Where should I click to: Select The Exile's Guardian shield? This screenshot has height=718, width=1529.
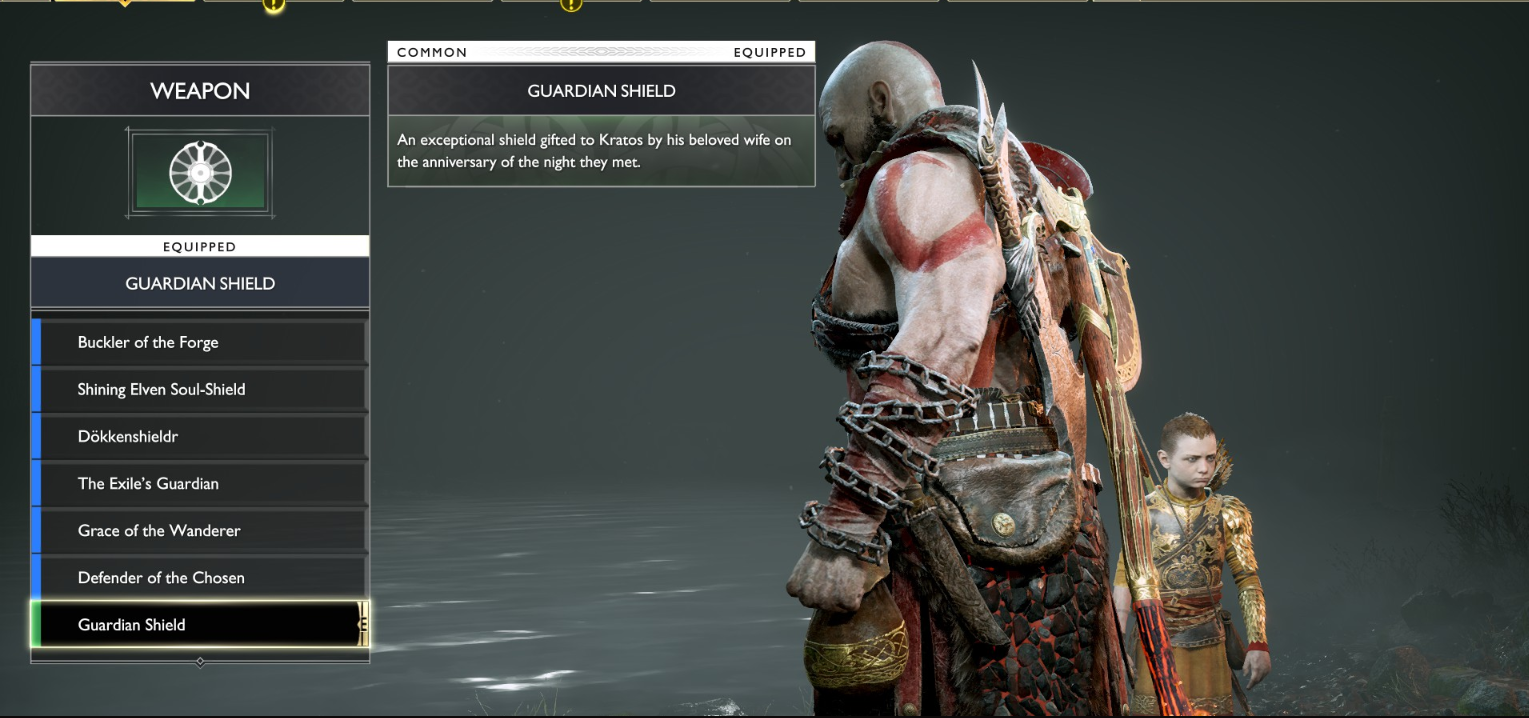coord(200,483)
